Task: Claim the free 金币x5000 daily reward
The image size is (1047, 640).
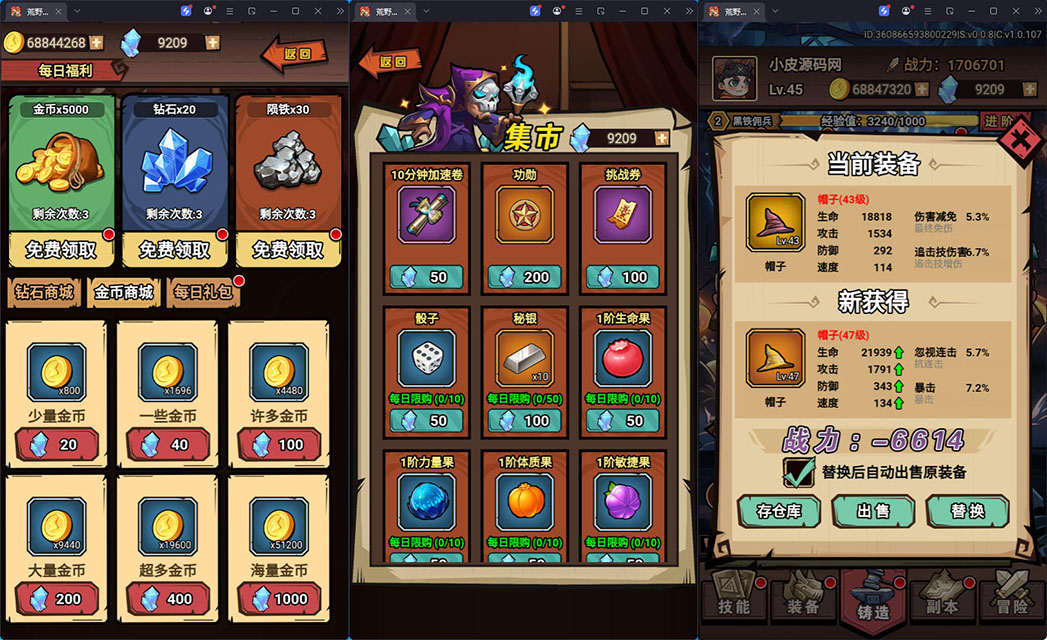Action: tap(61, 249)
